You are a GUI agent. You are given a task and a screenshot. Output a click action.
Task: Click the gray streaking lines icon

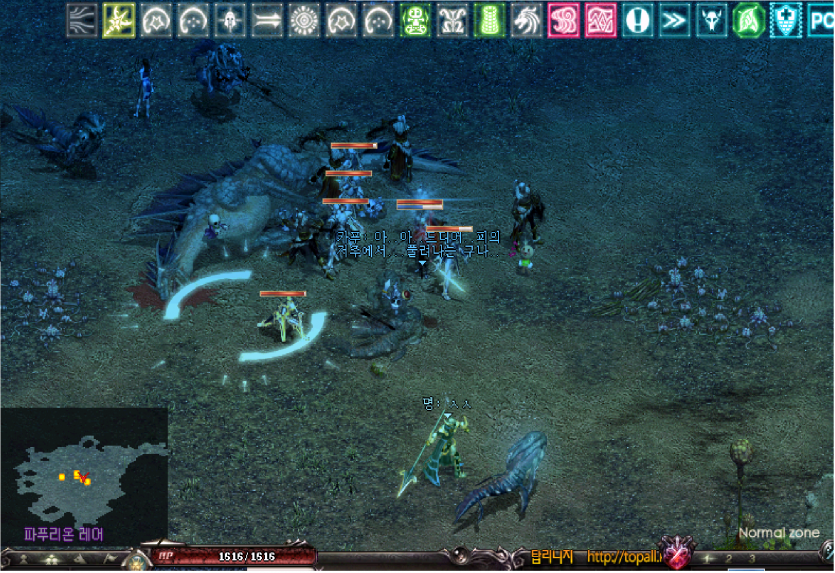point(82,20)
